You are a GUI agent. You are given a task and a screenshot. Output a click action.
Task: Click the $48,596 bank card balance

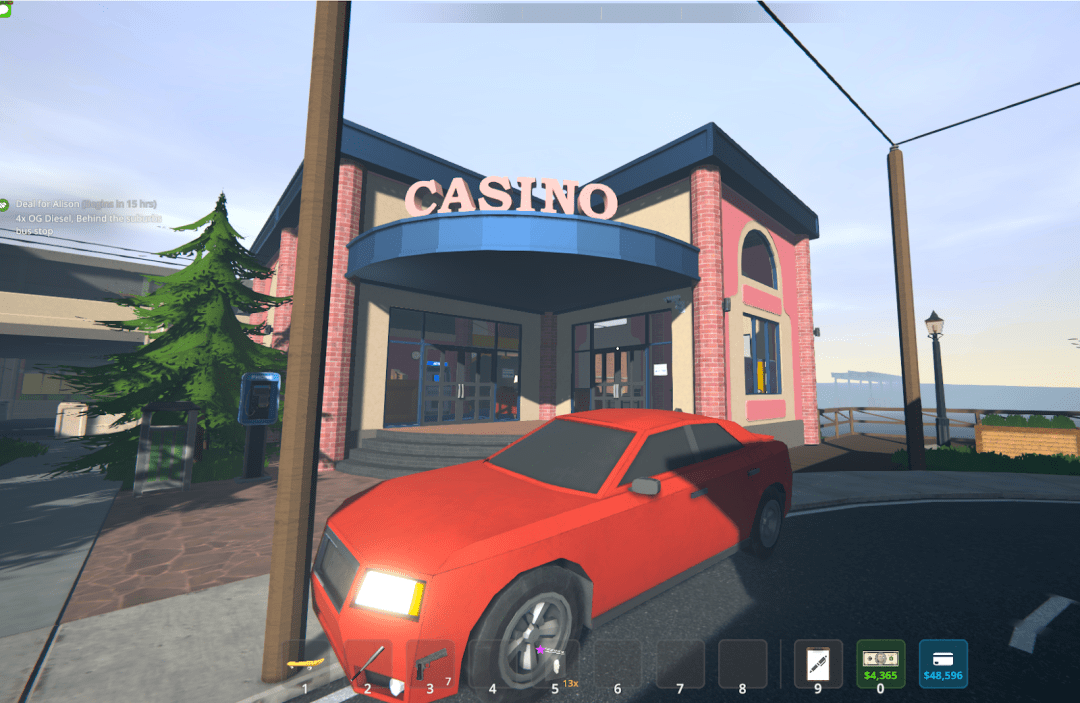point(943,663)
